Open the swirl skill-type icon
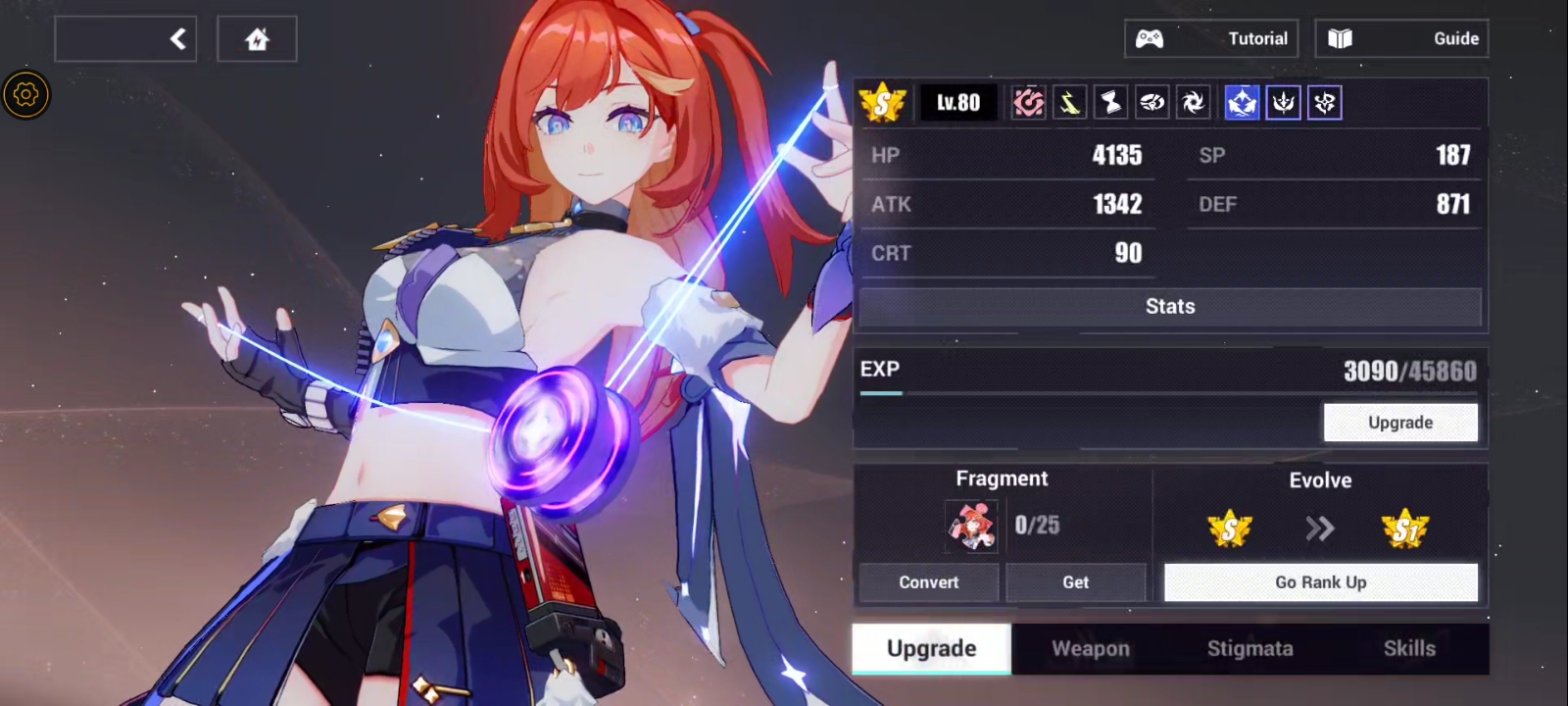 [1151, 102]
